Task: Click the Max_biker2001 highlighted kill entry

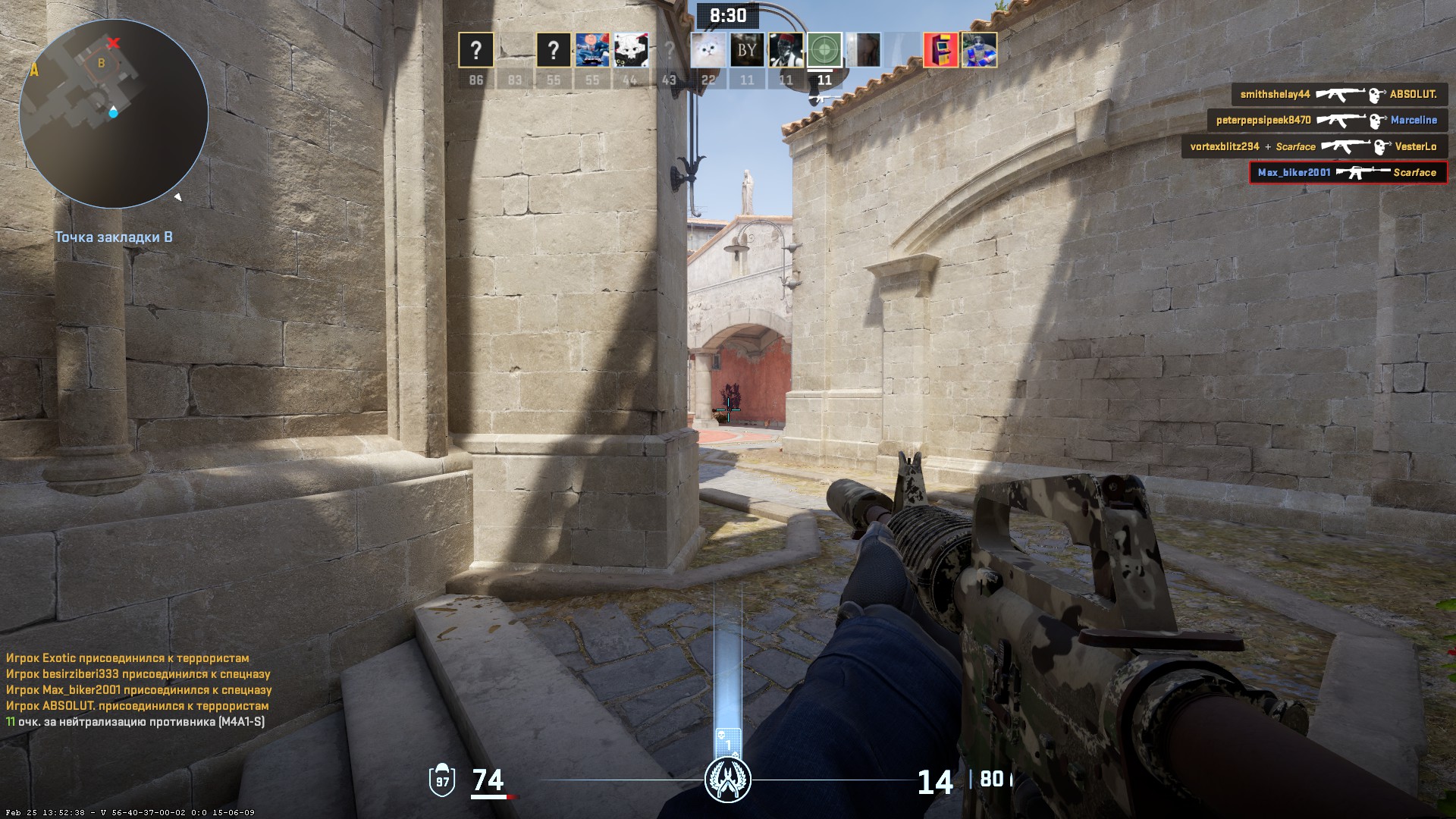Action: [1348, 173]
